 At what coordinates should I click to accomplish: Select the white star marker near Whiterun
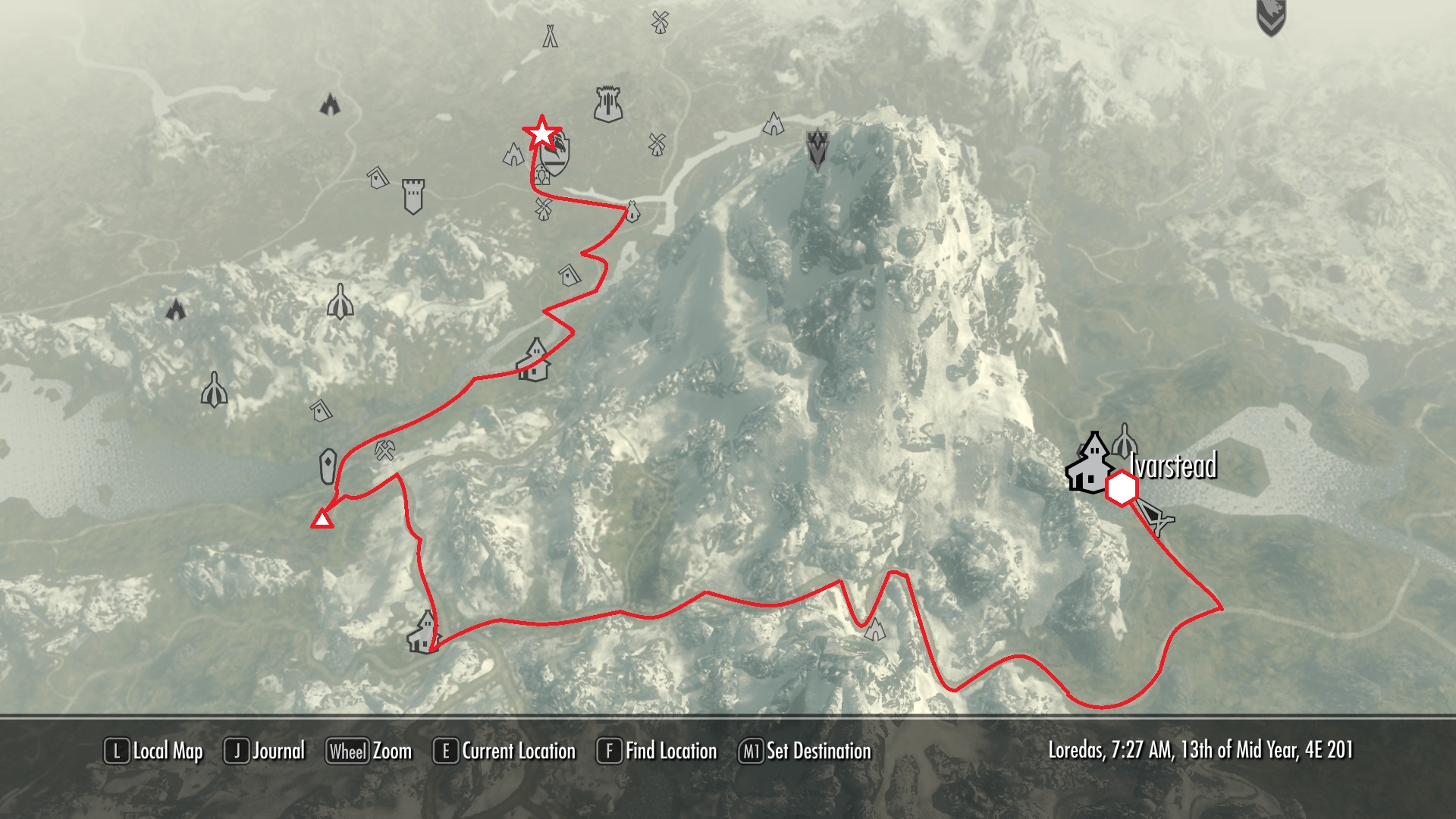[541, 133]
